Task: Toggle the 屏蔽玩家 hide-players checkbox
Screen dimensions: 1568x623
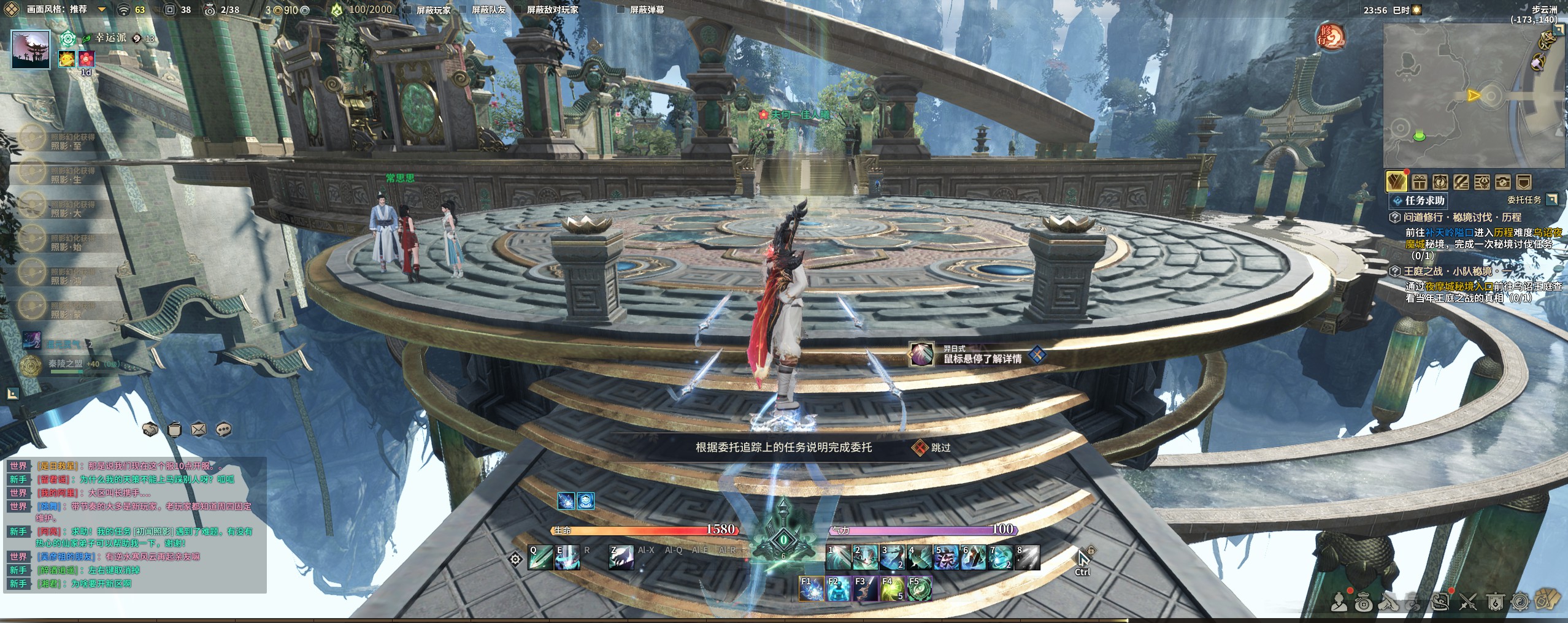Action: [407, 10]
